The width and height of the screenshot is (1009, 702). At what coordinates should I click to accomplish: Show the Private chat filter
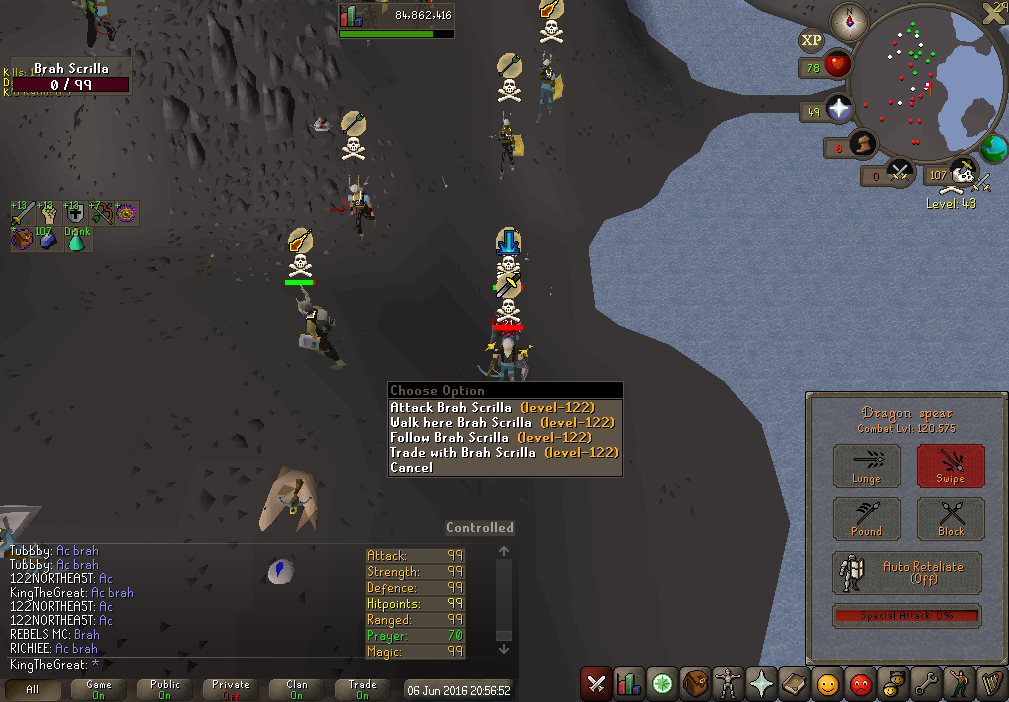[230, 690]
